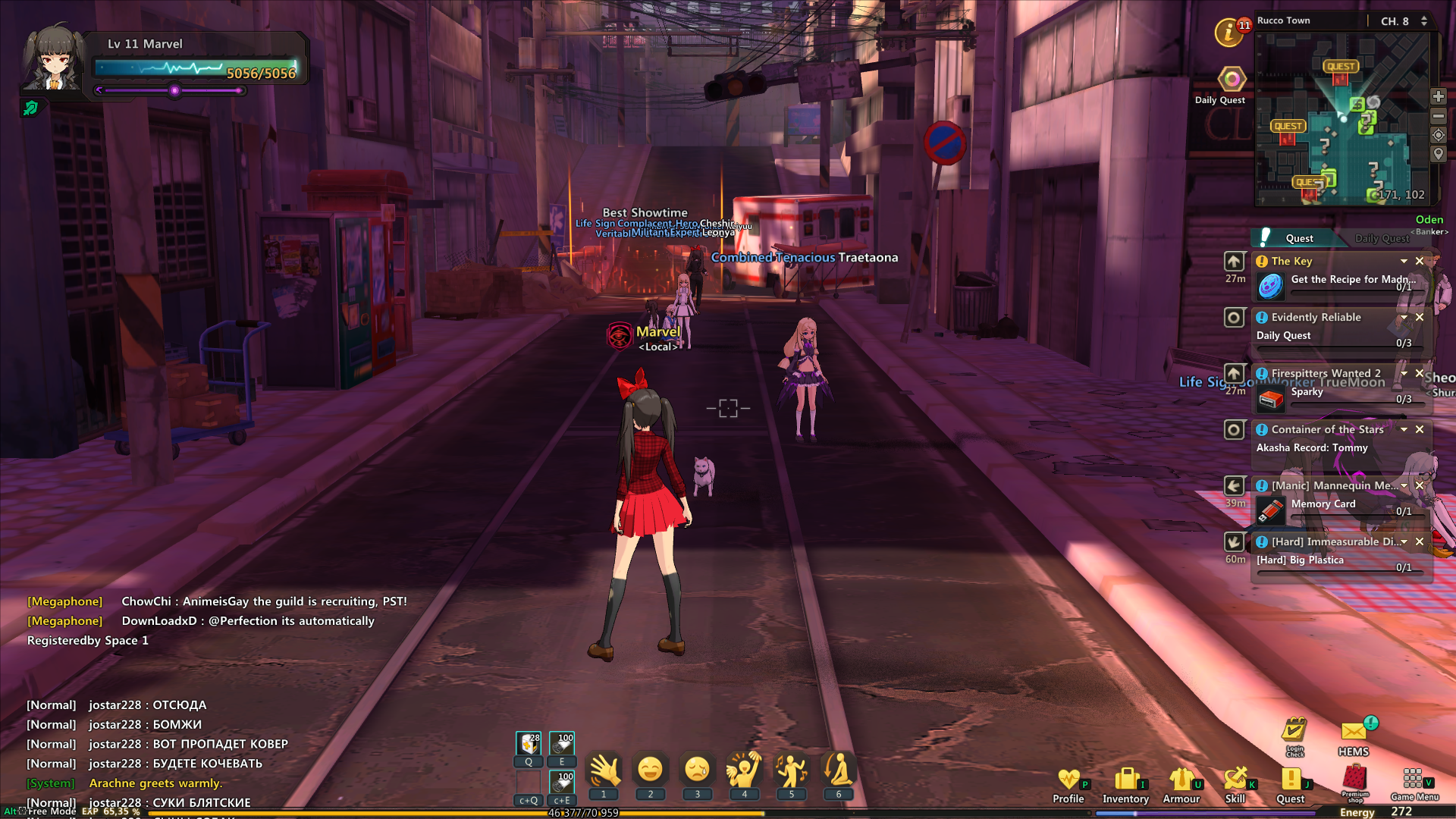The image size is (1456, 819).
Task: Open the info notification icon
Action: coord(1229,33)
